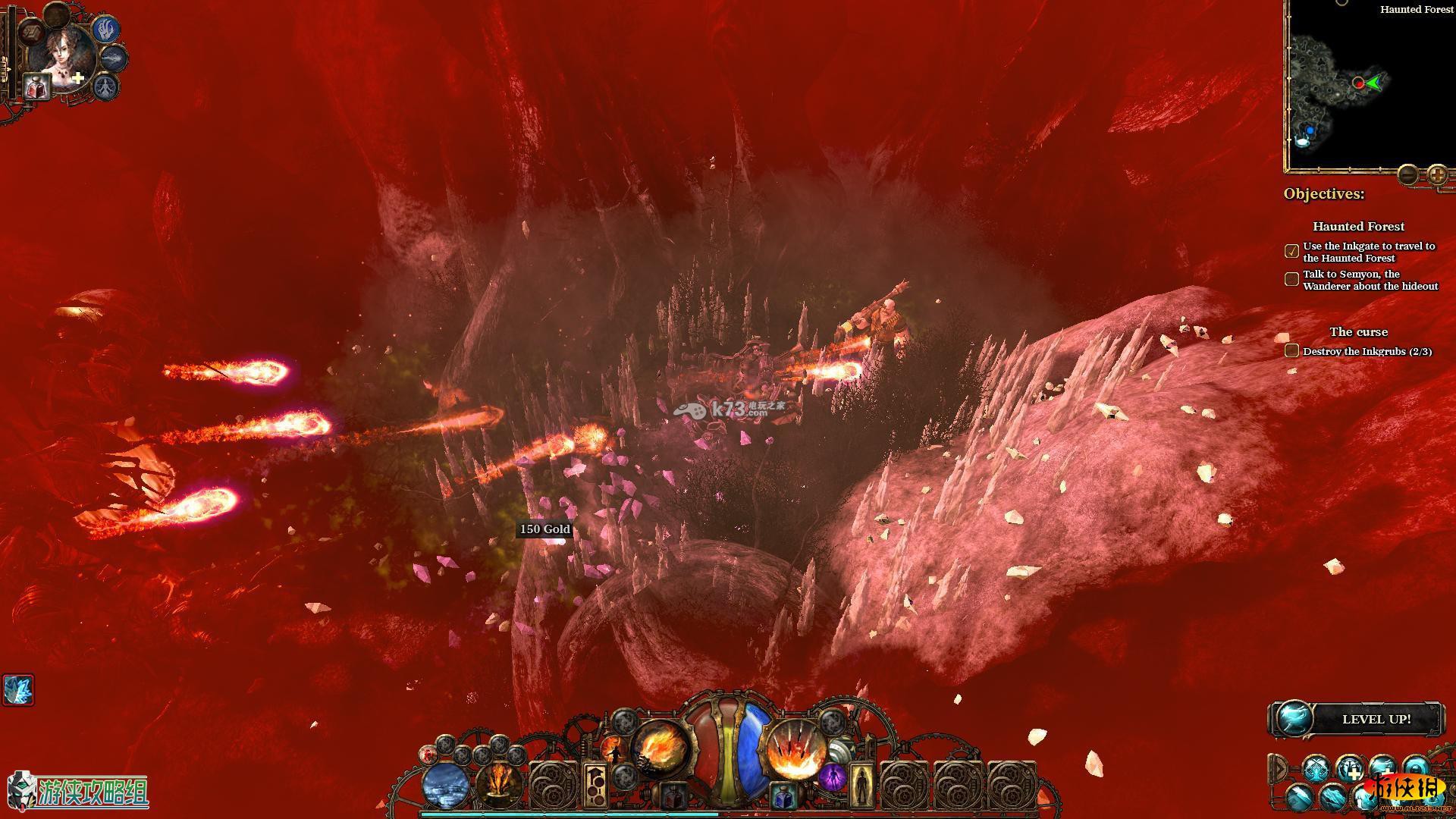The width and height of the screenshot is (1456, 819).
Task: Select the Talk to Semyon objective checkbox
Action: [x=1292, y=279]
